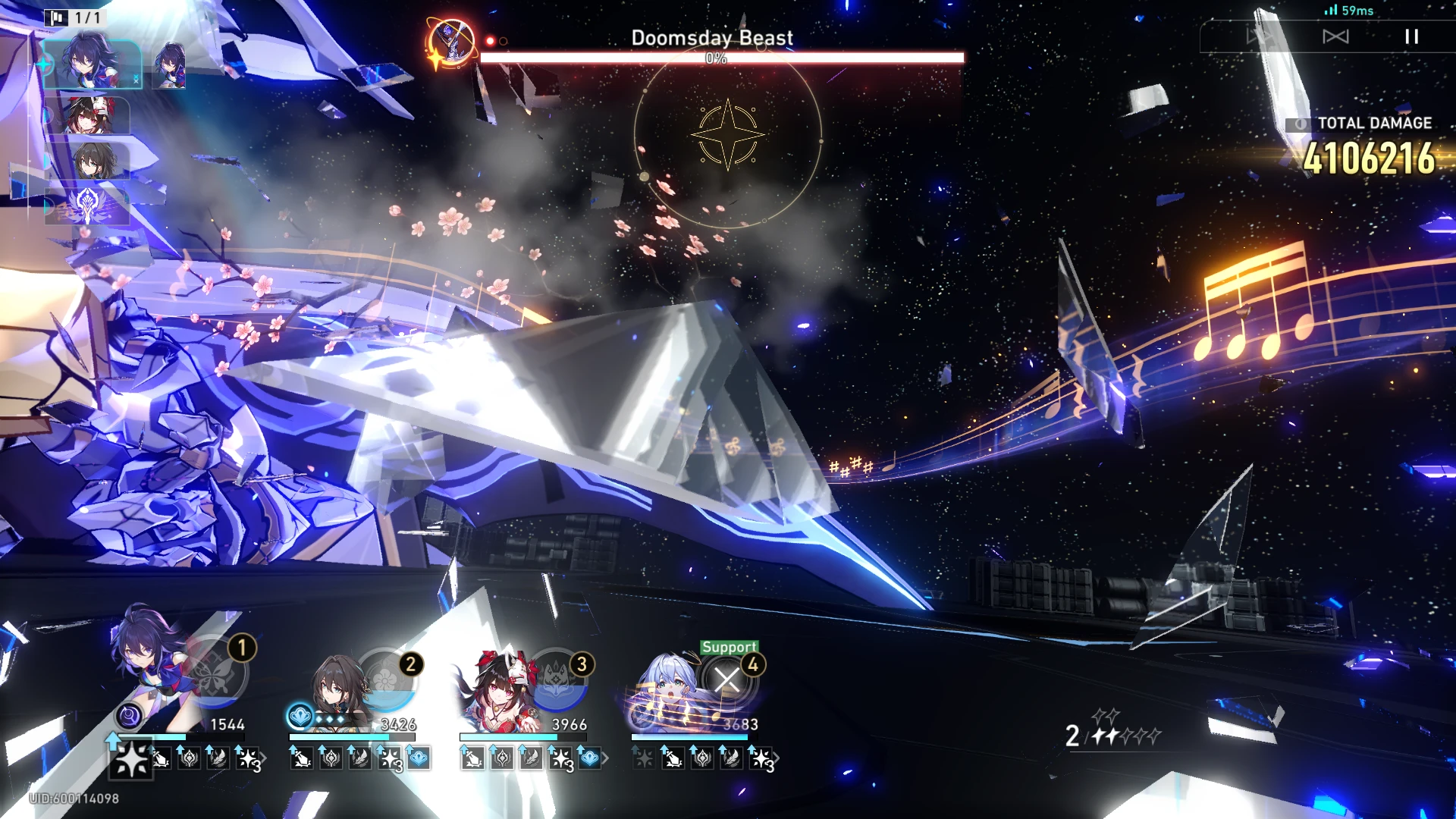Viewport: 1456px width, 819px height.
Task: Toggle double battle speed
Action: tap(1337, 36)
